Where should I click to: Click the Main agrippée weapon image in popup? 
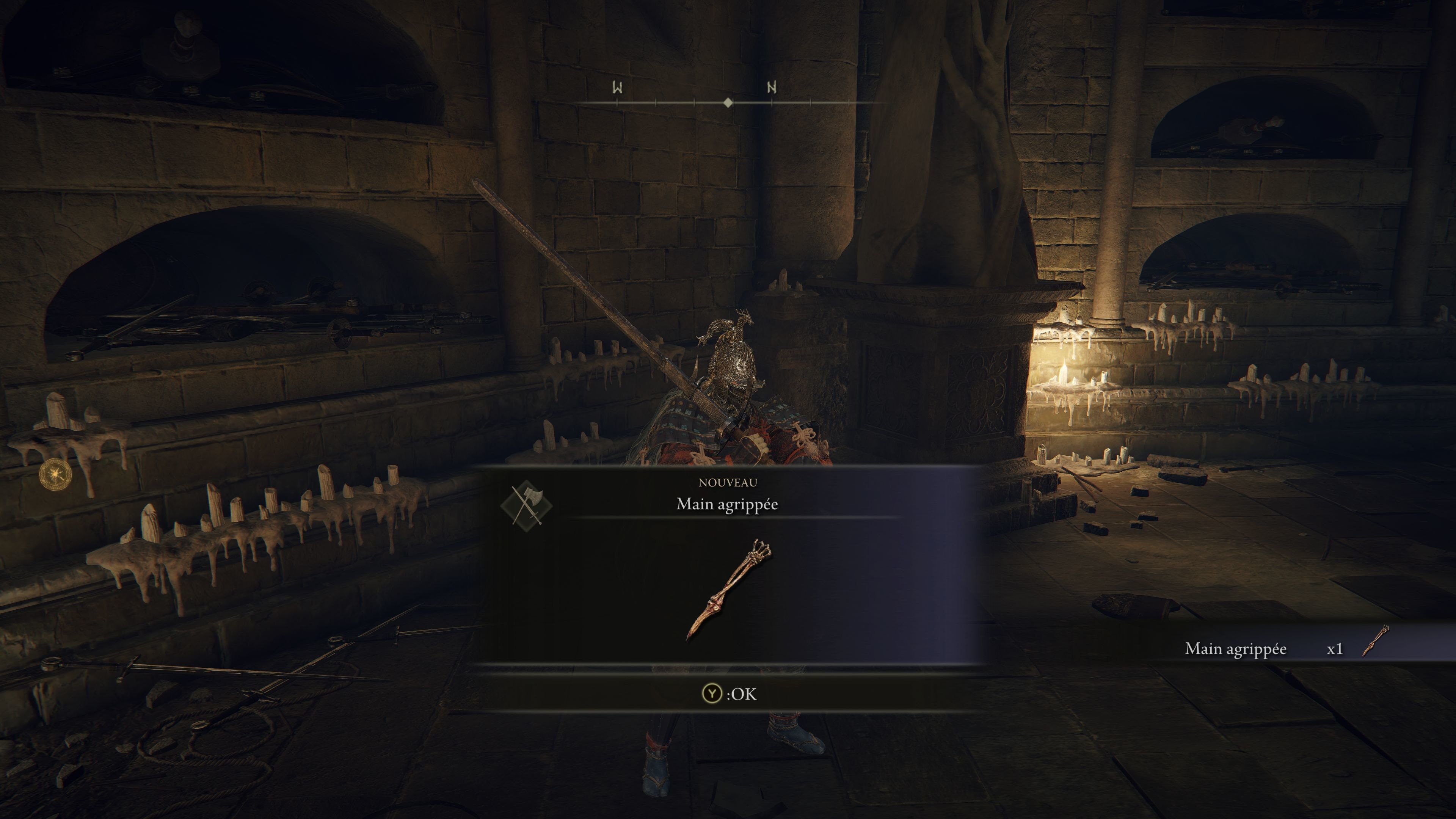coord(728,590)
